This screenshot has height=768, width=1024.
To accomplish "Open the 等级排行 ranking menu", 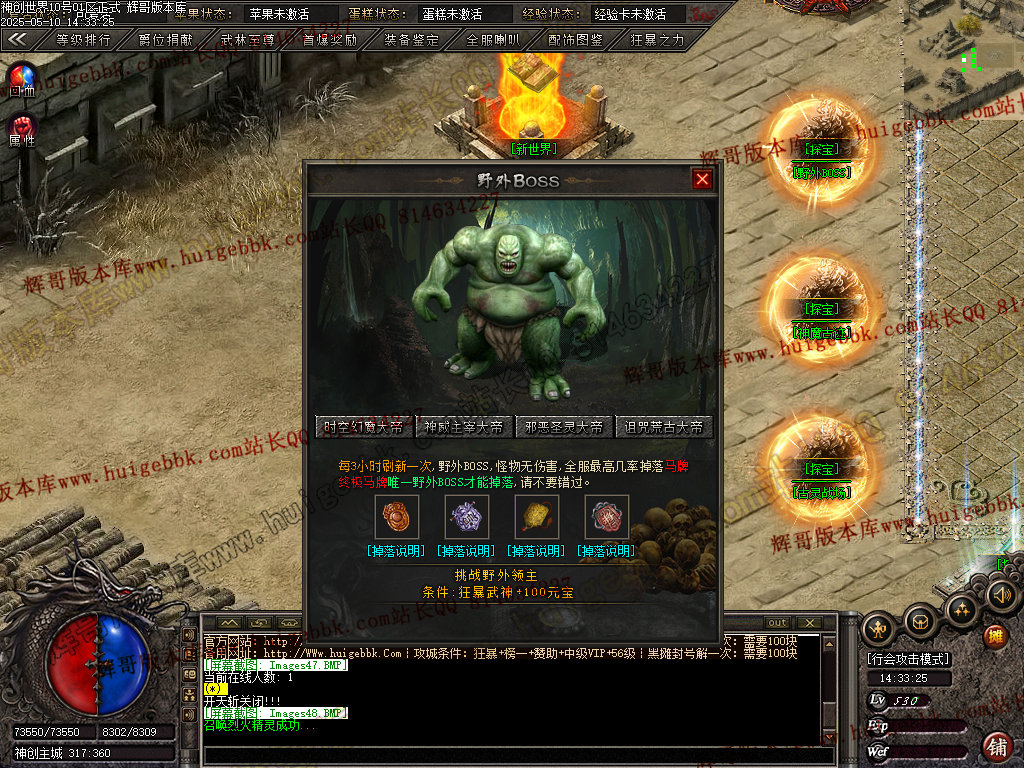I will coord(83,40).
